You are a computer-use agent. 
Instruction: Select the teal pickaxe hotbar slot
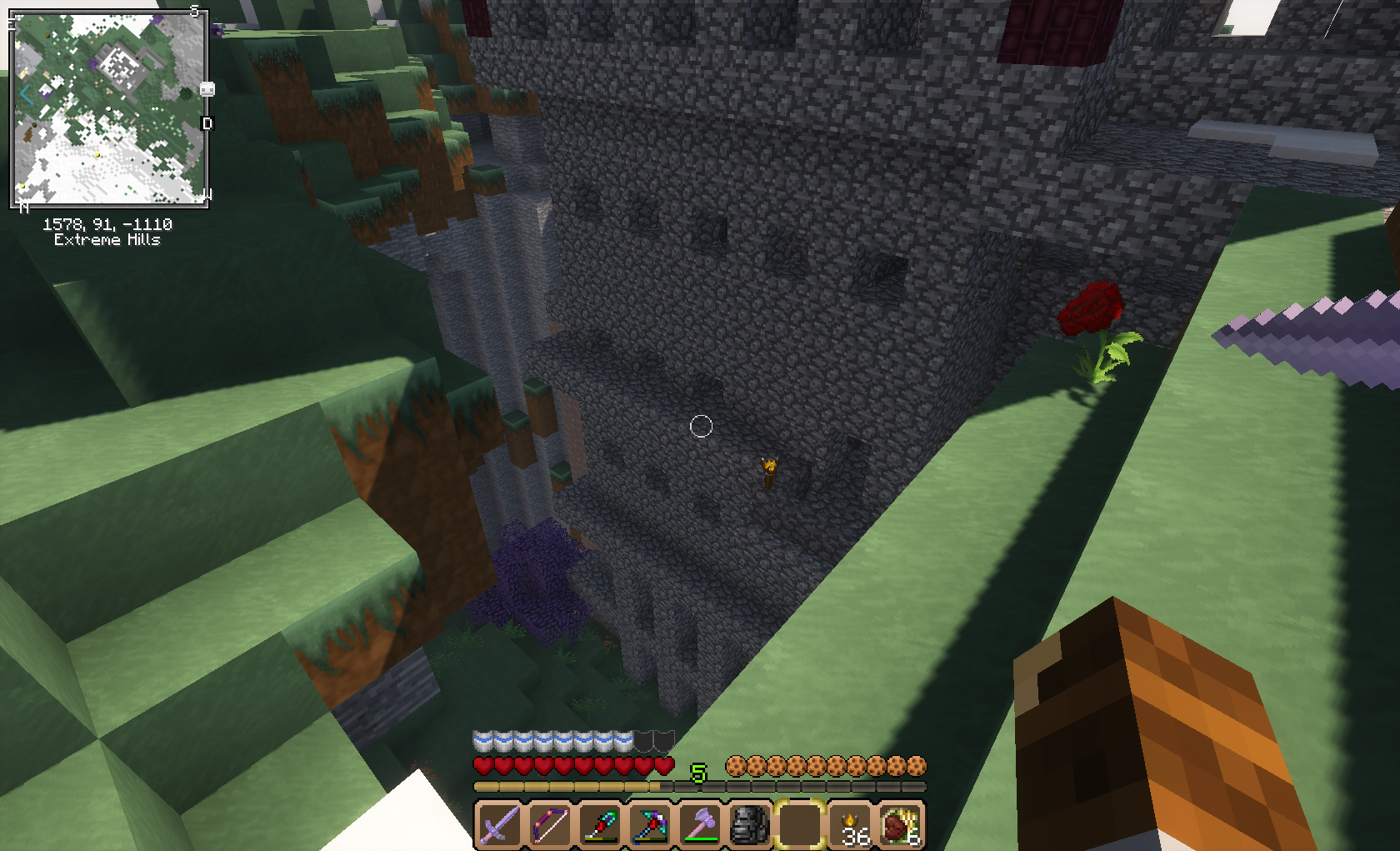click(649, 824)
